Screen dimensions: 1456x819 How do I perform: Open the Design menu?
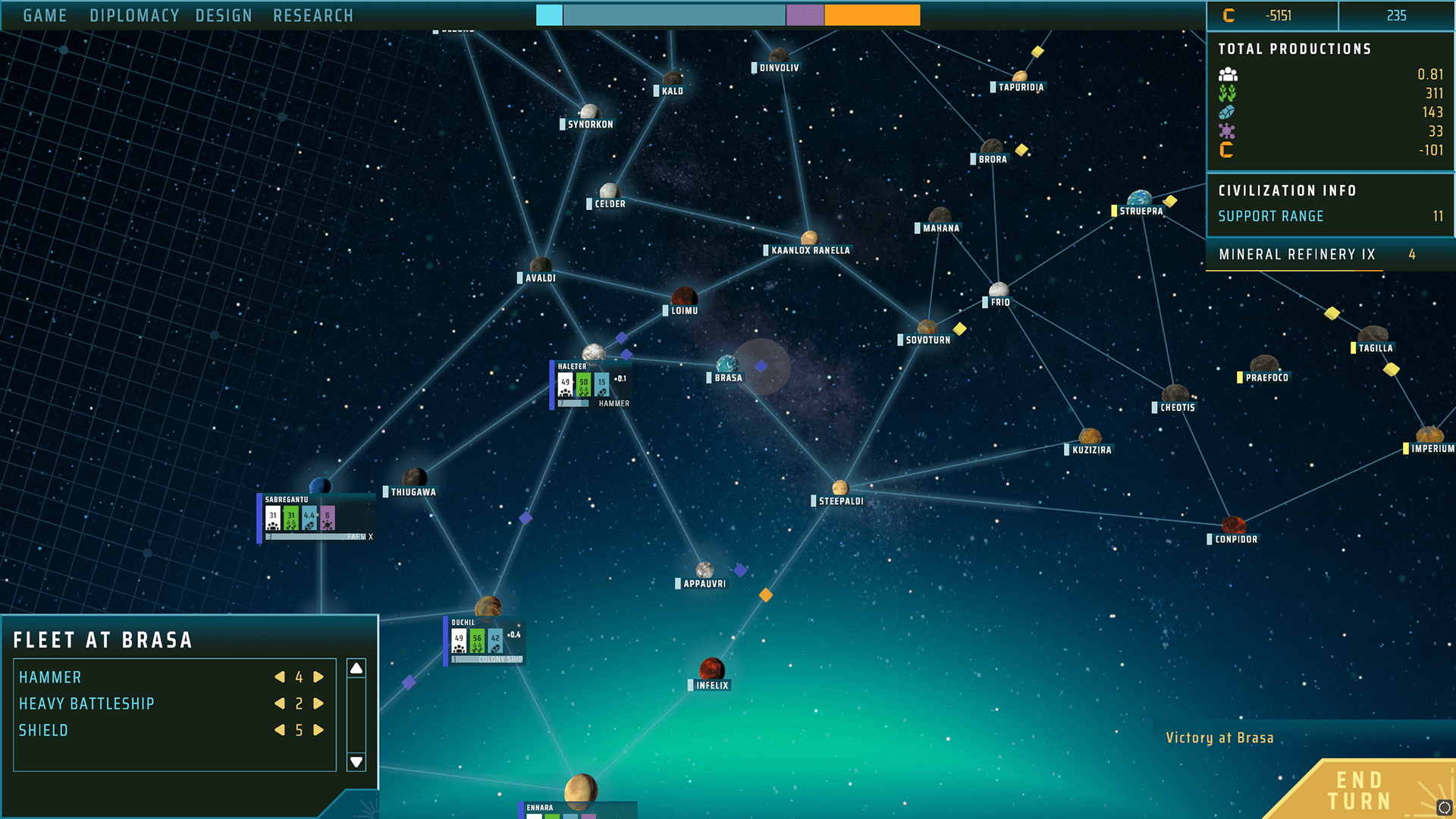[224, 16]
